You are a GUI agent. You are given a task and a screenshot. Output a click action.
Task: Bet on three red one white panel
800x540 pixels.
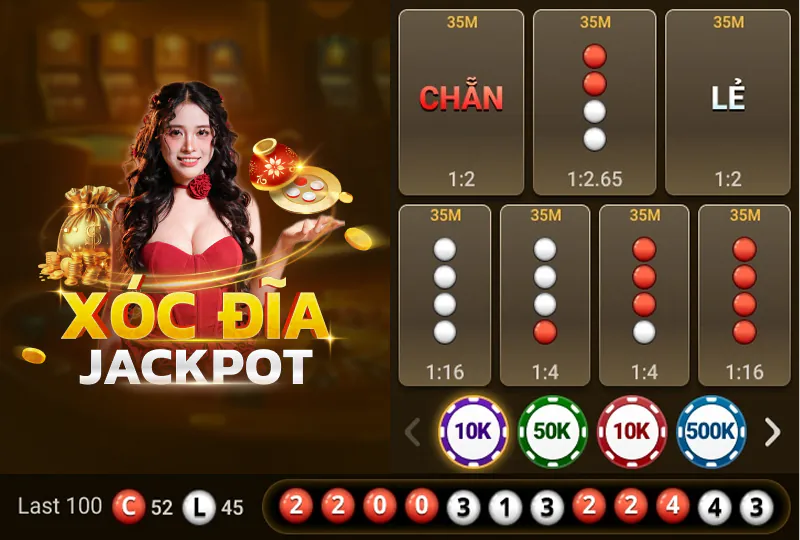[x=645, y=295]
